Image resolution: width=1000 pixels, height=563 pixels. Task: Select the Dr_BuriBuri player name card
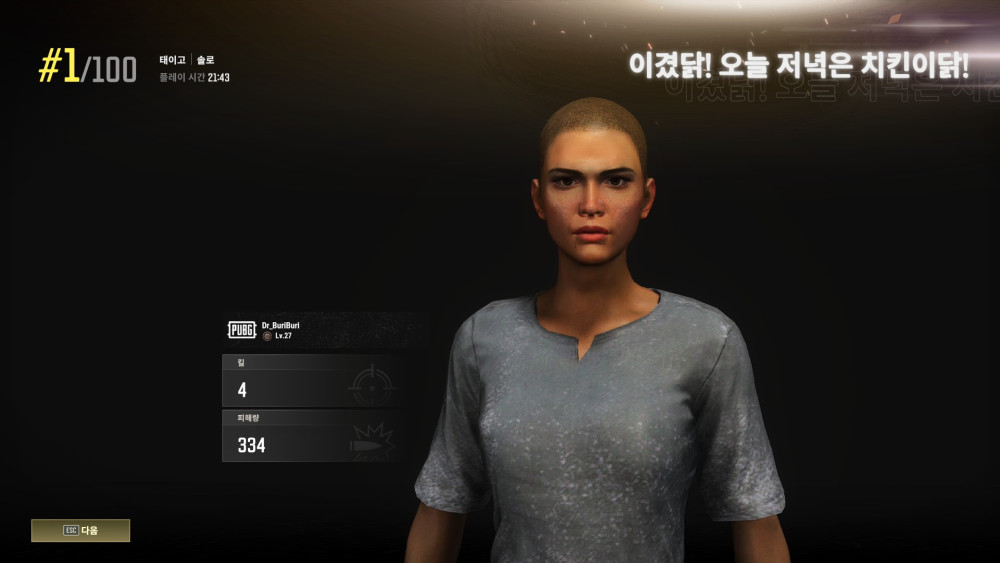tap(312, 330)
